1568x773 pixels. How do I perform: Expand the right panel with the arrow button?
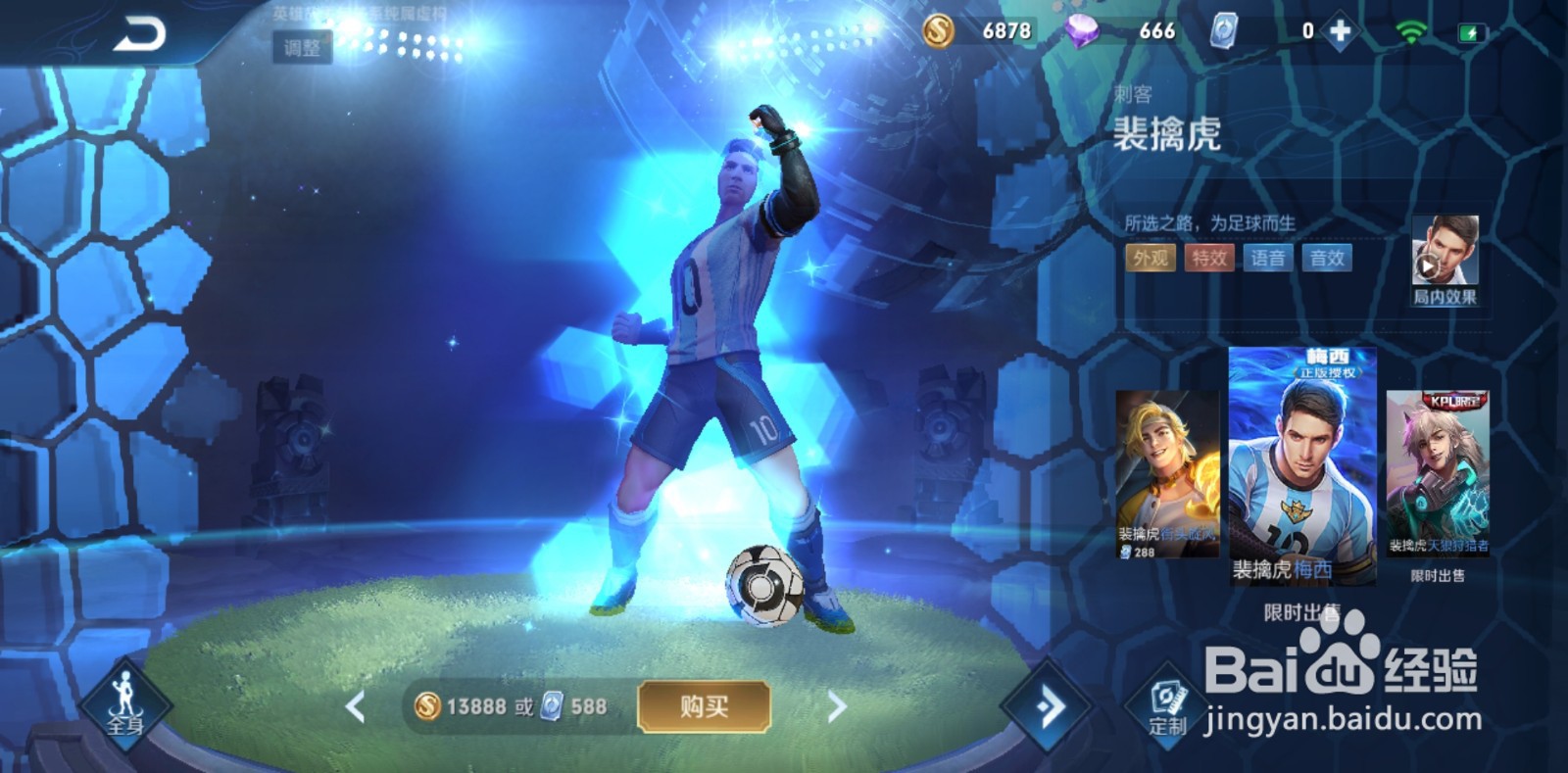click(x=1048, y=707)
